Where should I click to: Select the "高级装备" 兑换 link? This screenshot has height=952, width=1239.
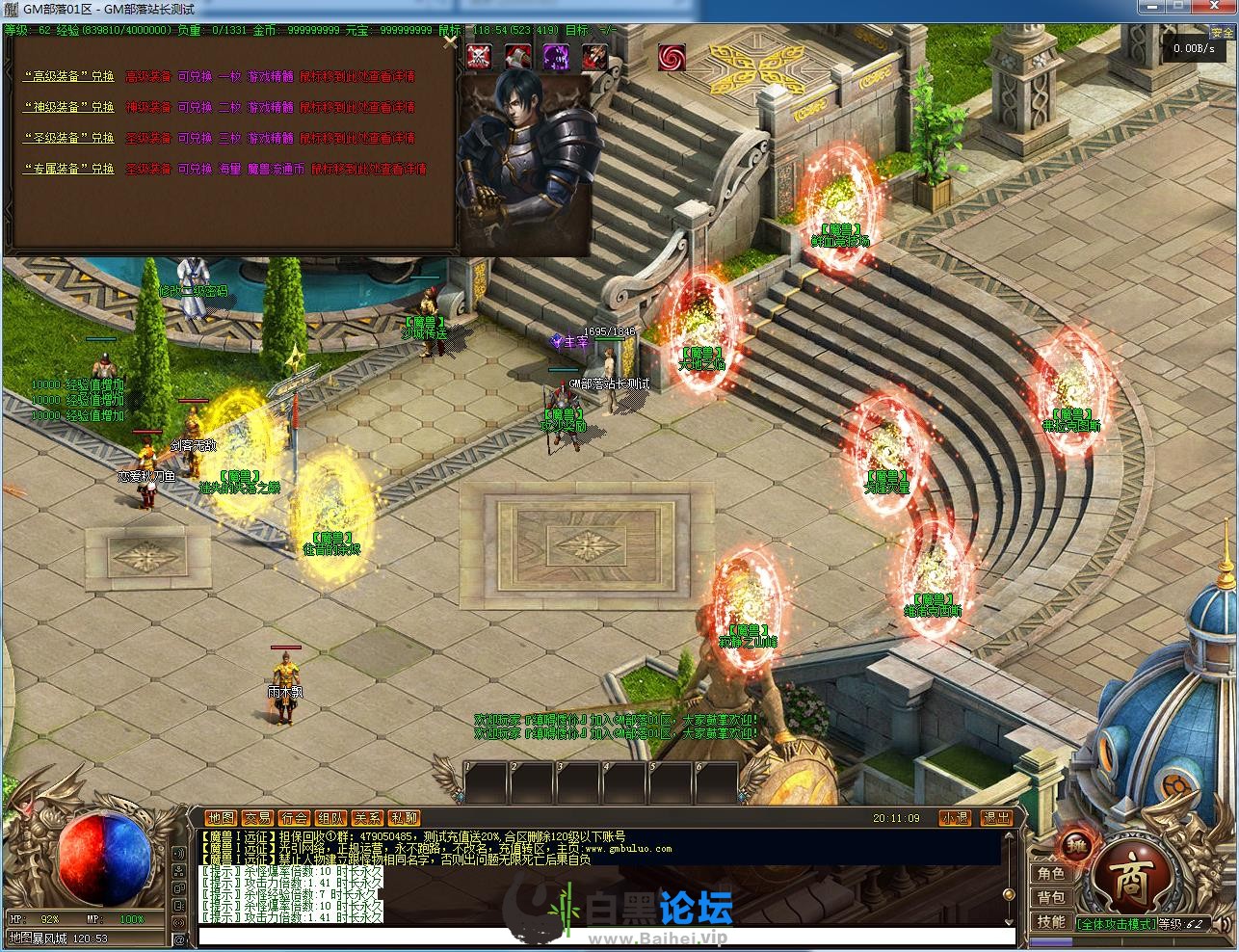[69, 76]
